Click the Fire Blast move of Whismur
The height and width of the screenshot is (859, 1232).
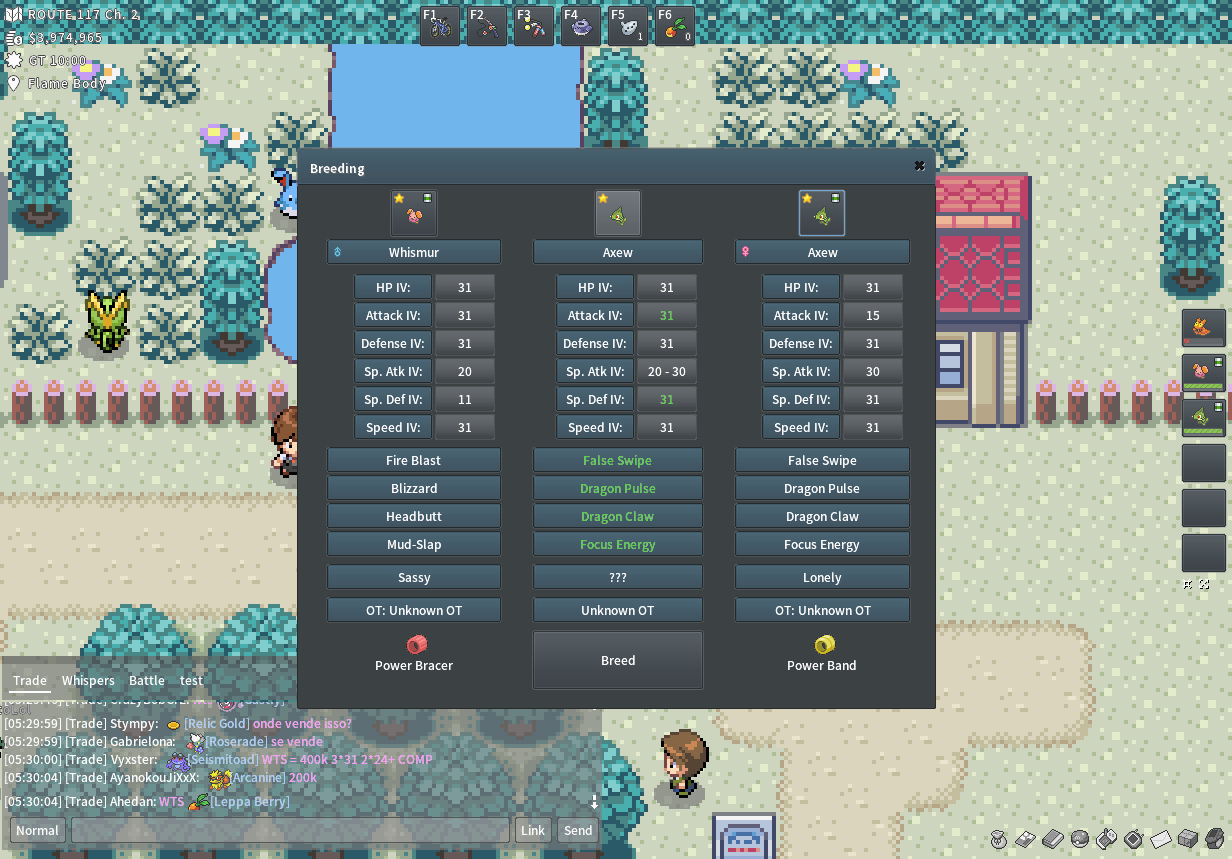click(x=414, y=461)
